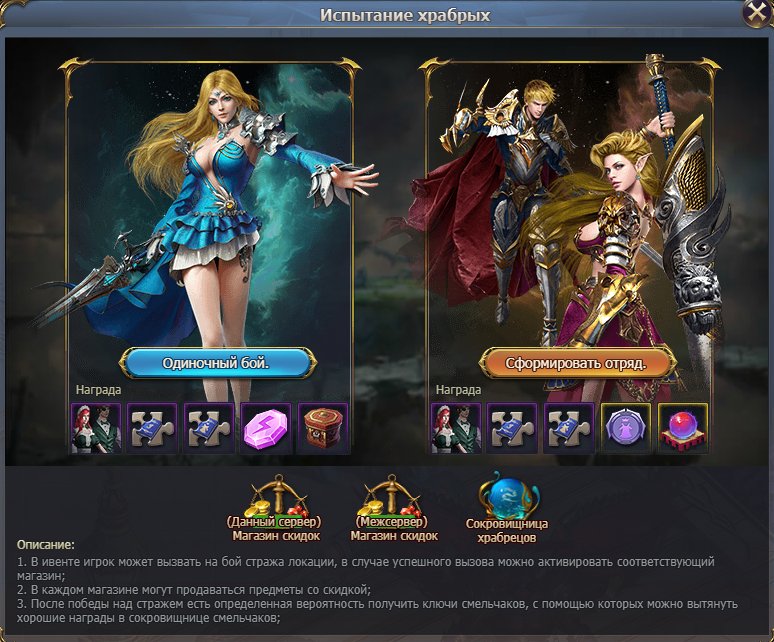Inspect the couple portrait reward under Сформировать отряд

456,428
